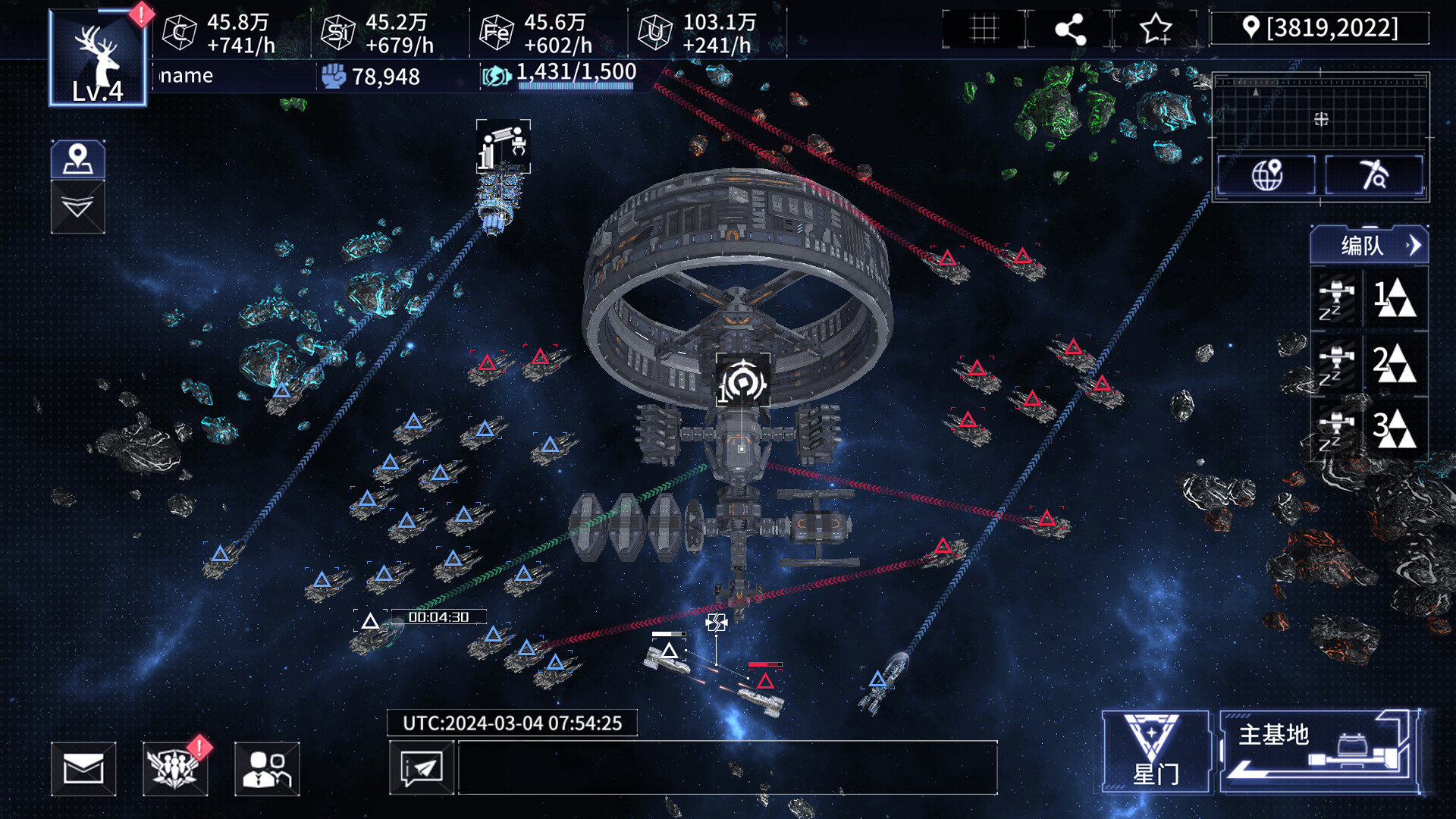Open the Lv.4 player avatar profile
The image size is (1456, 819).
(97, 59)
